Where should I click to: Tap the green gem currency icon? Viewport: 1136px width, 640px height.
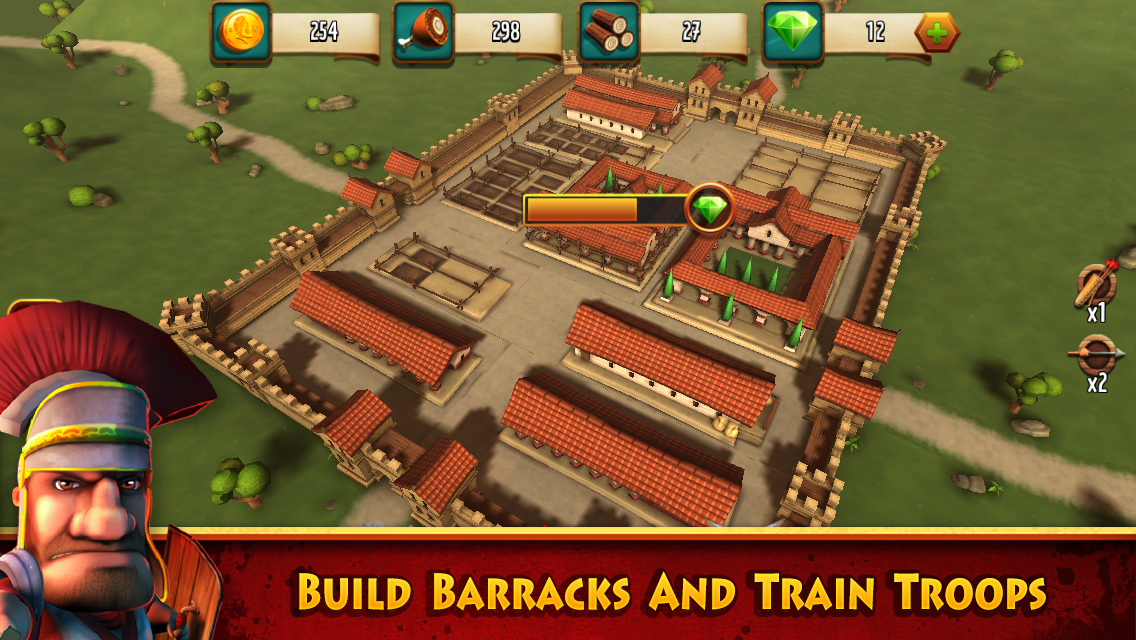[794, 32]
